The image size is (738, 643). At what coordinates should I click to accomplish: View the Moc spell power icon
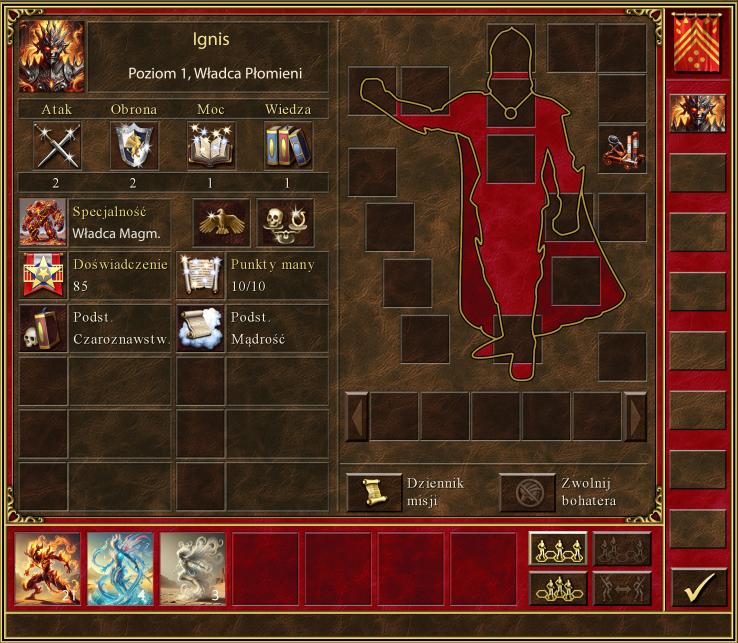211,146
